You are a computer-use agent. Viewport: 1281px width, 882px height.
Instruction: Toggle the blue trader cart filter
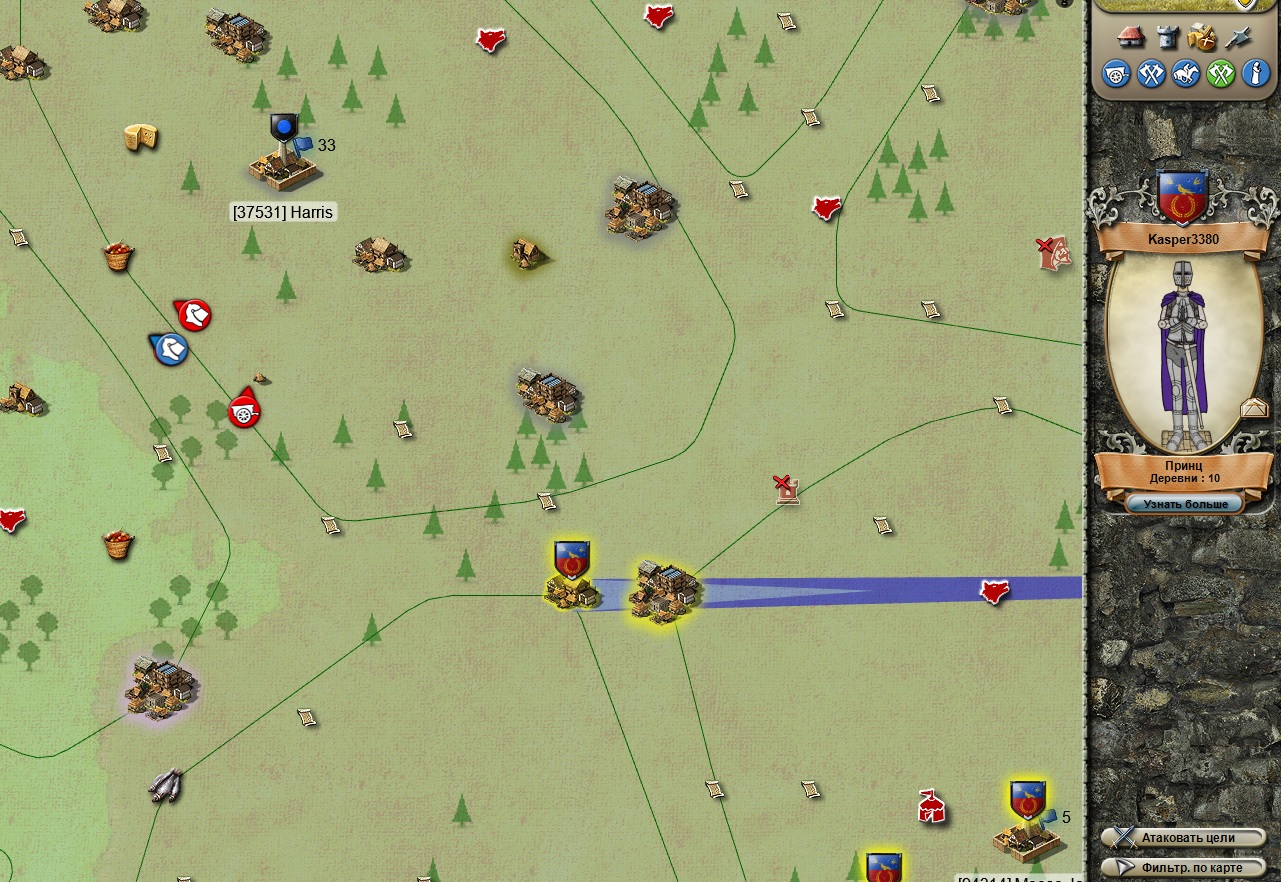click(1116, 73)
